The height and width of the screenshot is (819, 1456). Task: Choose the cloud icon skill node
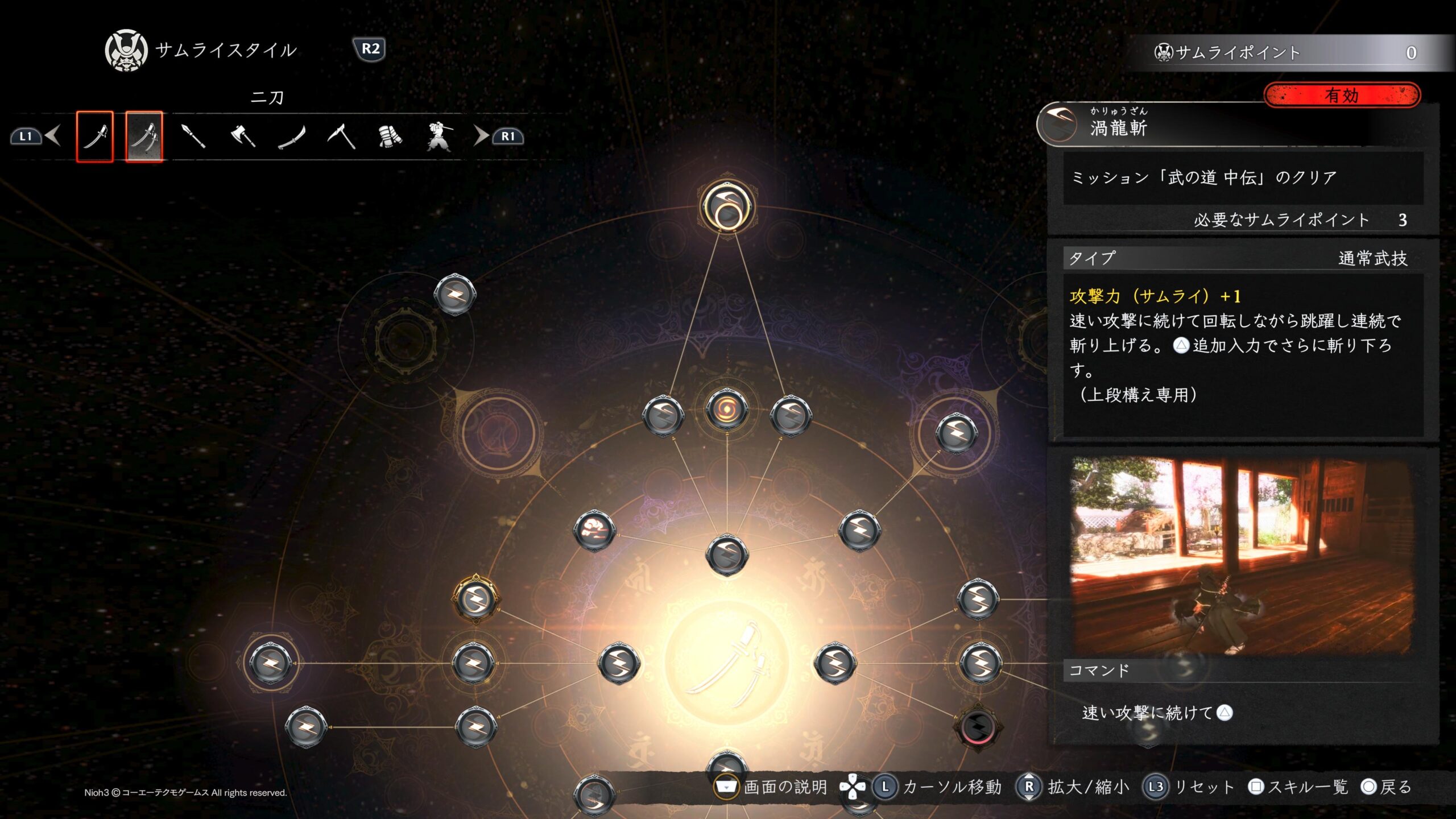594,531
